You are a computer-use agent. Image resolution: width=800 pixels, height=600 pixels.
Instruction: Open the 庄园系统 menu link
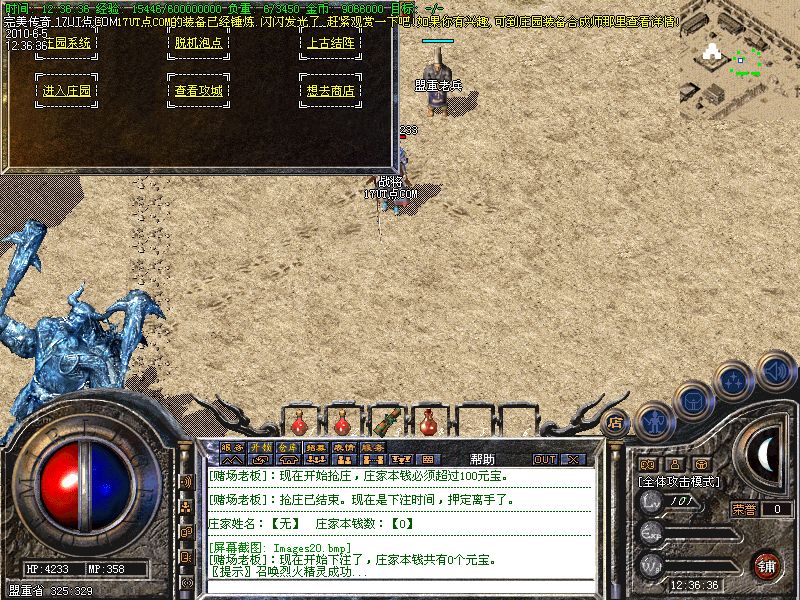click(67, 43)
